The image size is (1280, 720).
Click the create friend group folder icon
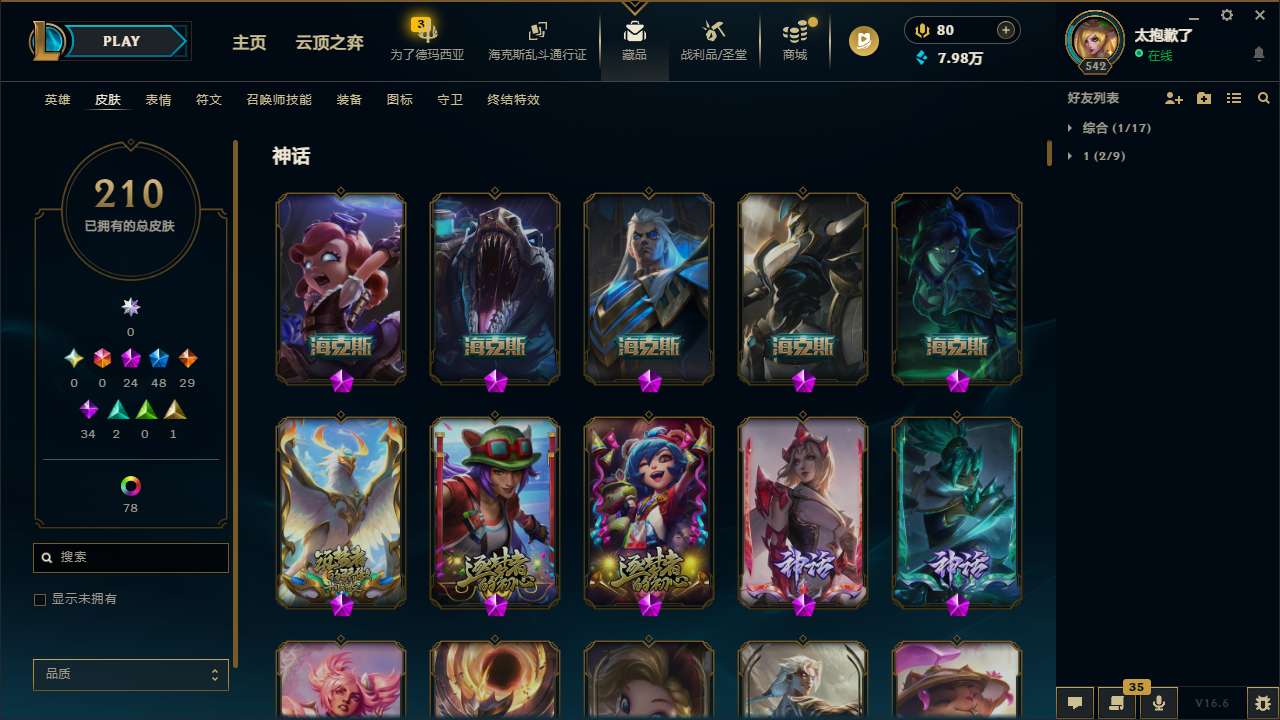[x=1203, y=98]
